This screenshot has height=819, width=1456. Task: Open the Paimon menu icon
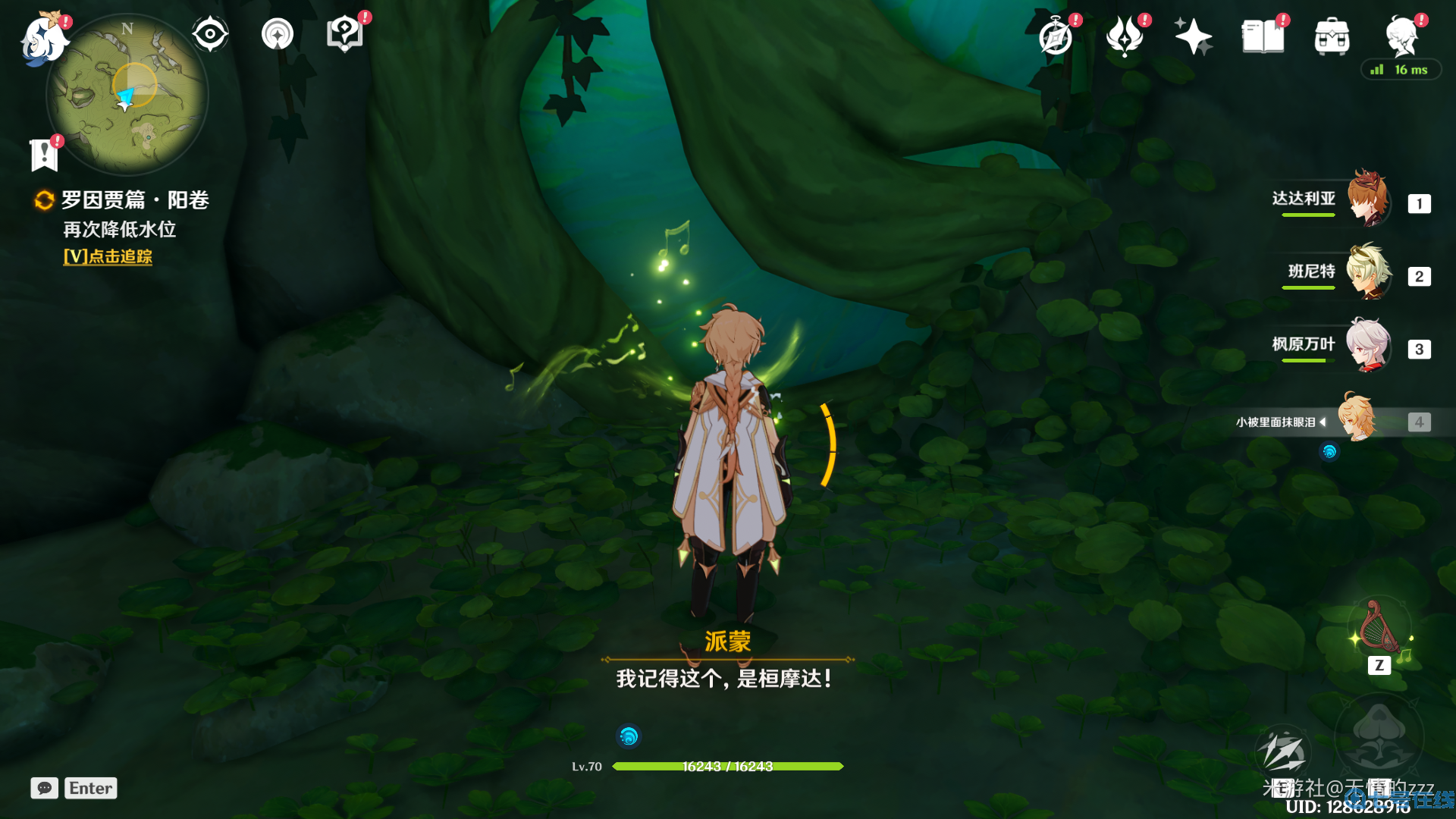click(x=42, y=38)
